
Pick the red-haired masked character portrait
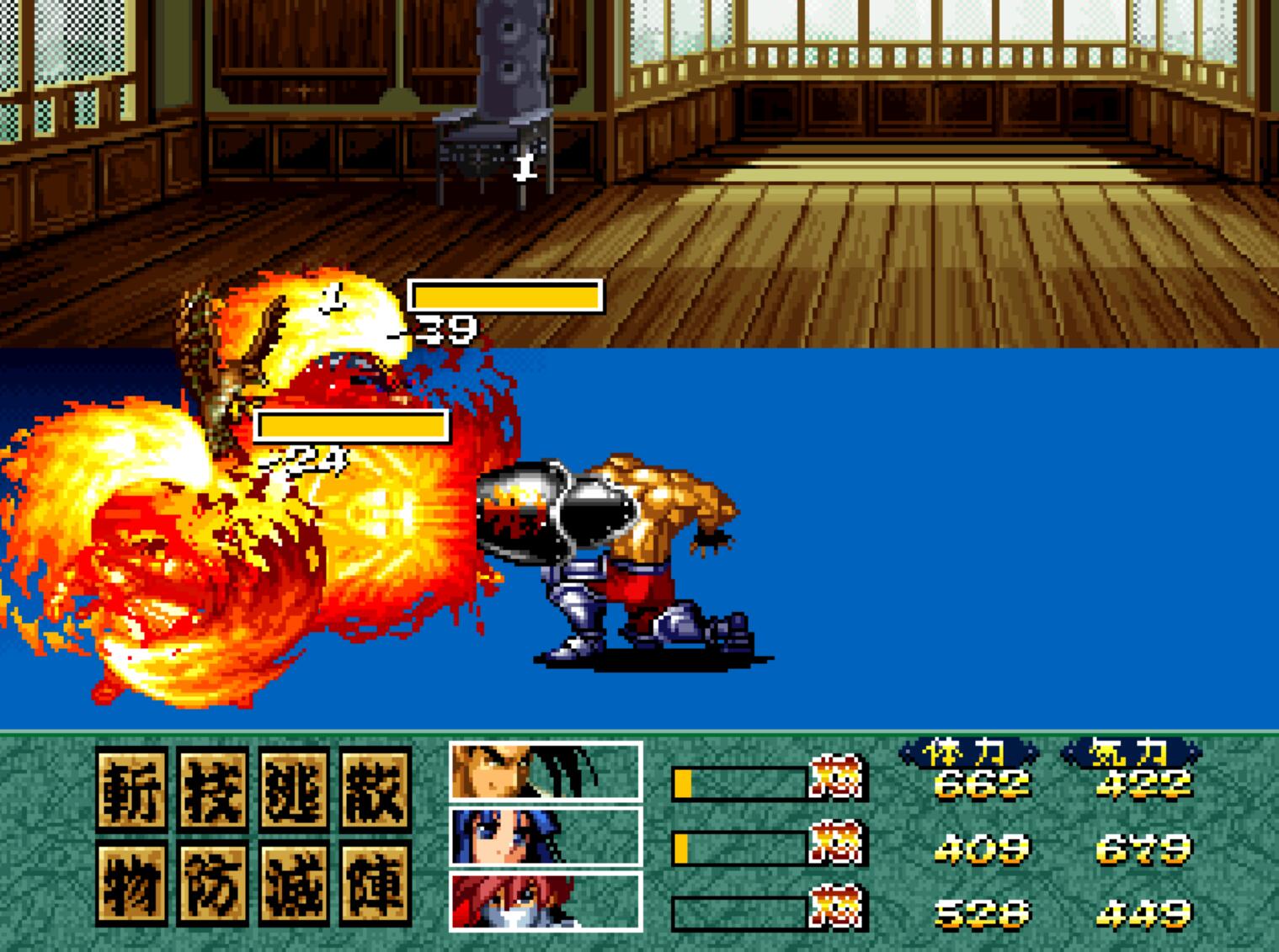(x=546, y=901)
